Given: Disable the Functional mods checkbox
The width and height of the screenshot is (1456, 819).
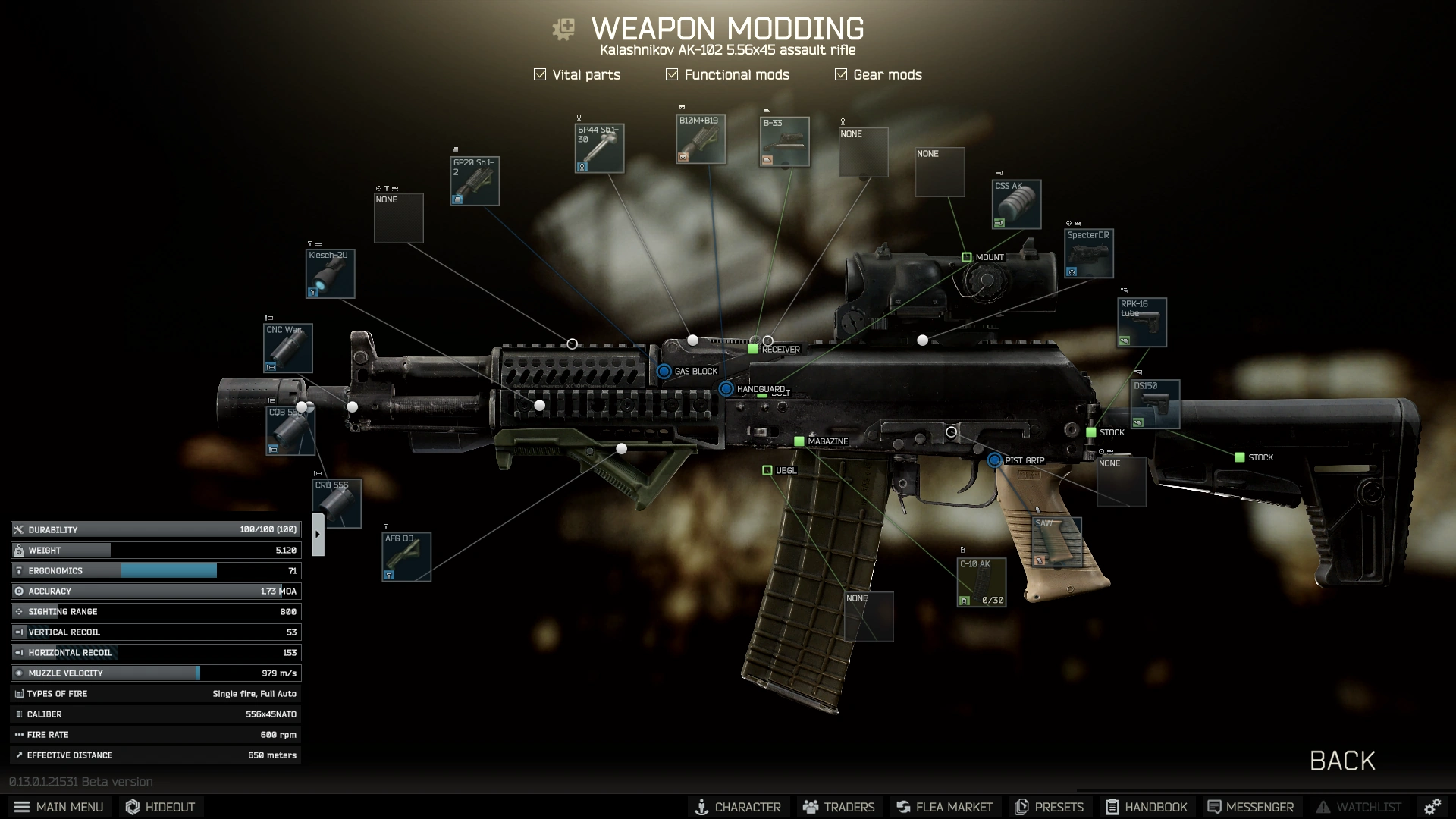Looking at the screenshot, I should [x=671, y=74].
